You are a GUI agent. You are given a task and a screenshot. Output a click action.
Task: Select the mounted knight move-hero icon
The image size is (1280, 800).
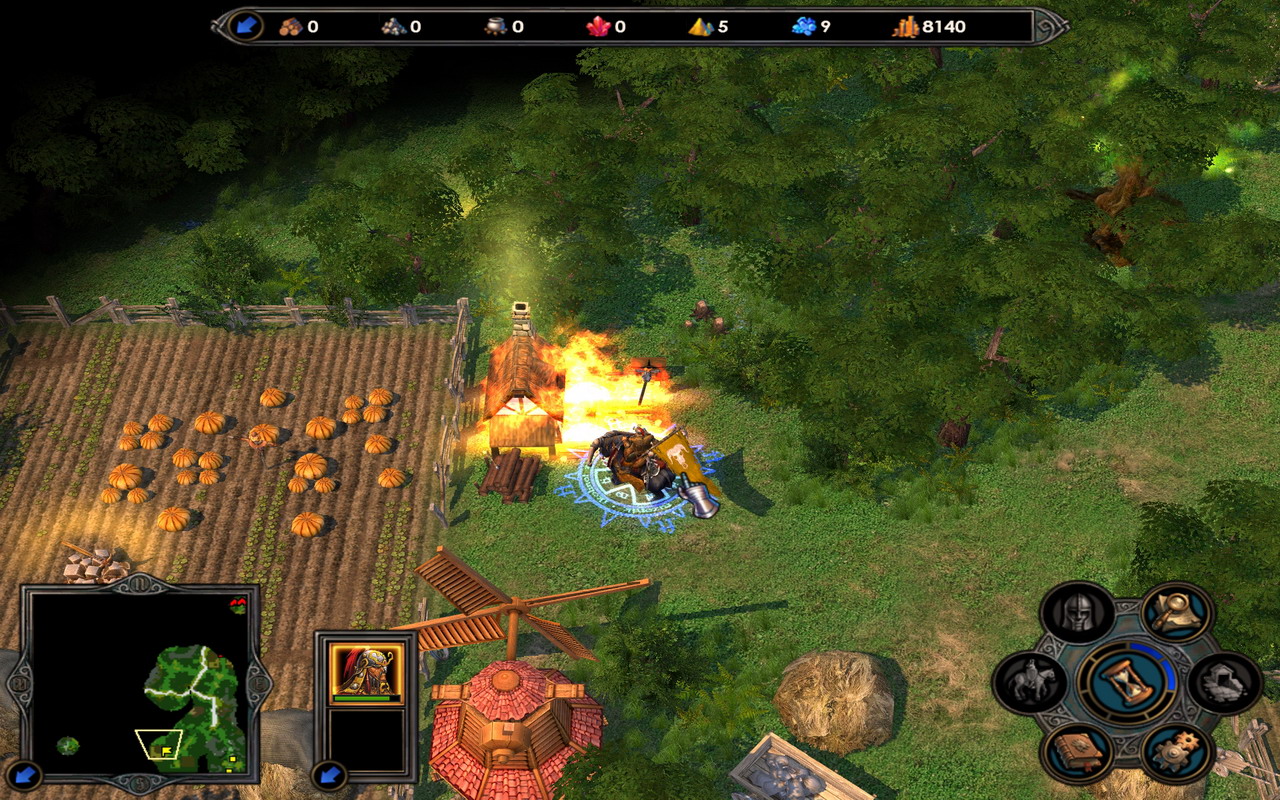pyautogui.click(x=1030, y=683)
